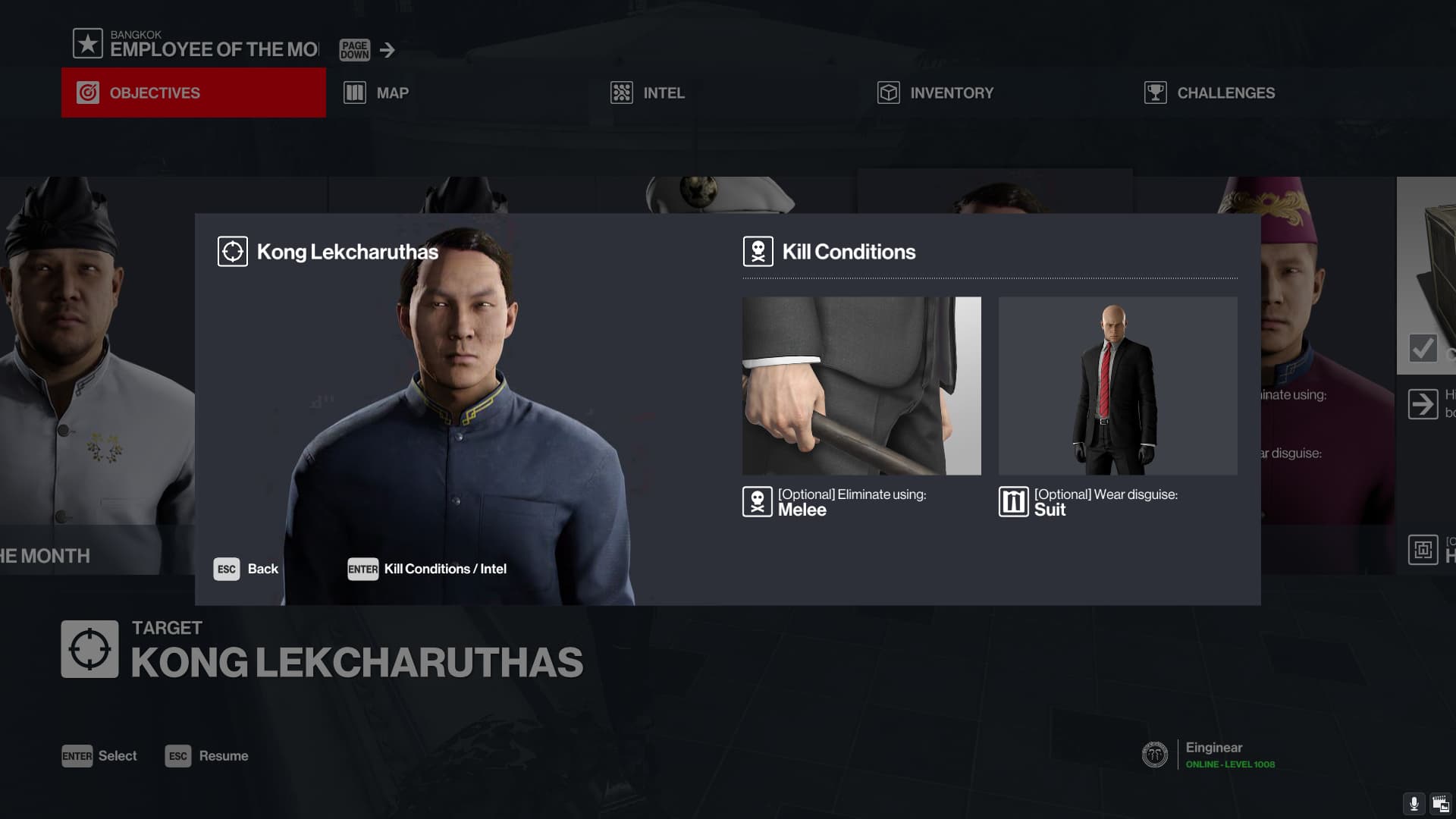Screen dimensions: 1456x819
Task: Resume the game
Action: (x=207, y=756)
